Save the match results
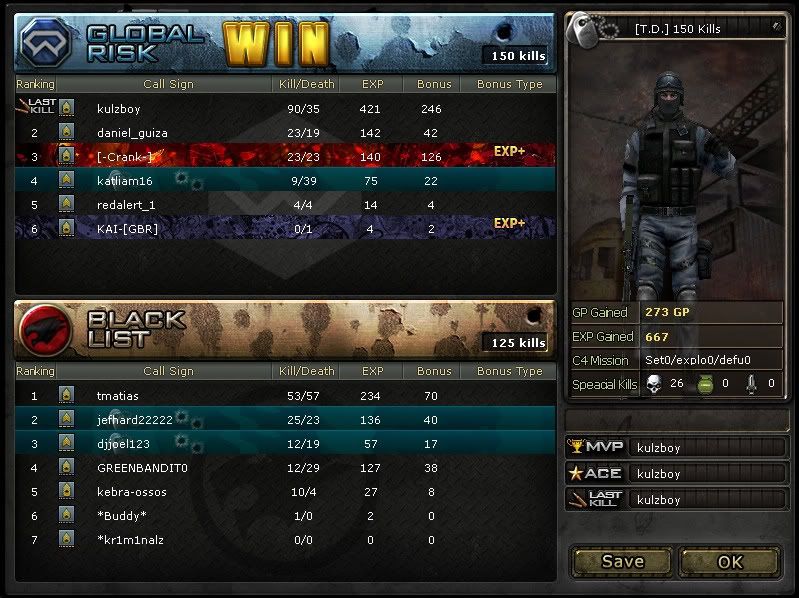The height and width of the screenshot is (598, 799). [x=621, y=561]
